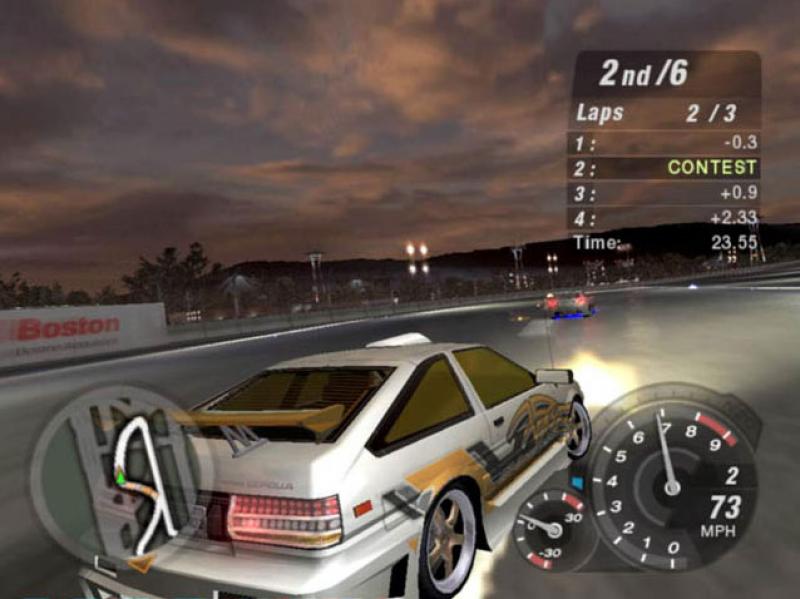This screenshot has height=599, width=800.
Task: Select the first-place row showing -0.3
Action: 664,143
